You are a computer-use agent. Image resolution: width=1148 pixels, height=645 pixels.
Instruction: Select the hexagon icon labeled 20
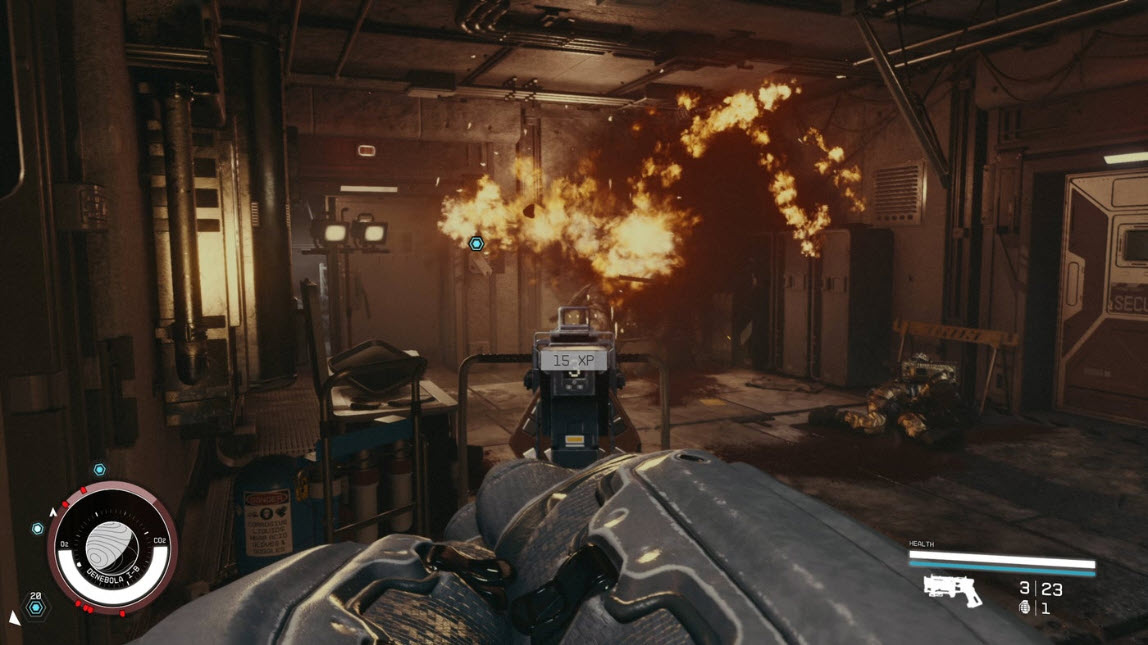(36, 607)
